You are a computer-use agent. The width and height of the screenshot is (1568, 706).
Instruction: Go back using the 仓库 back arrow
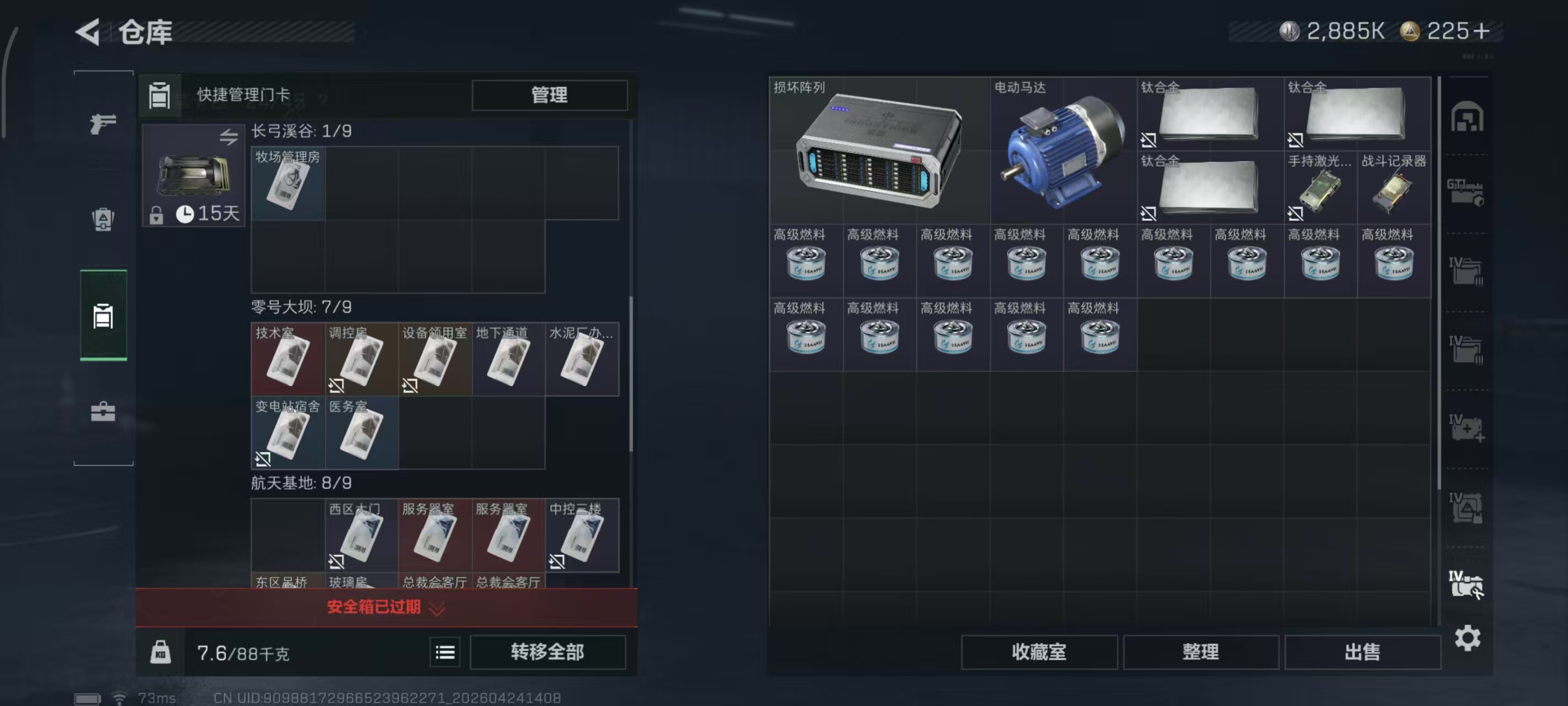[87, 33]
